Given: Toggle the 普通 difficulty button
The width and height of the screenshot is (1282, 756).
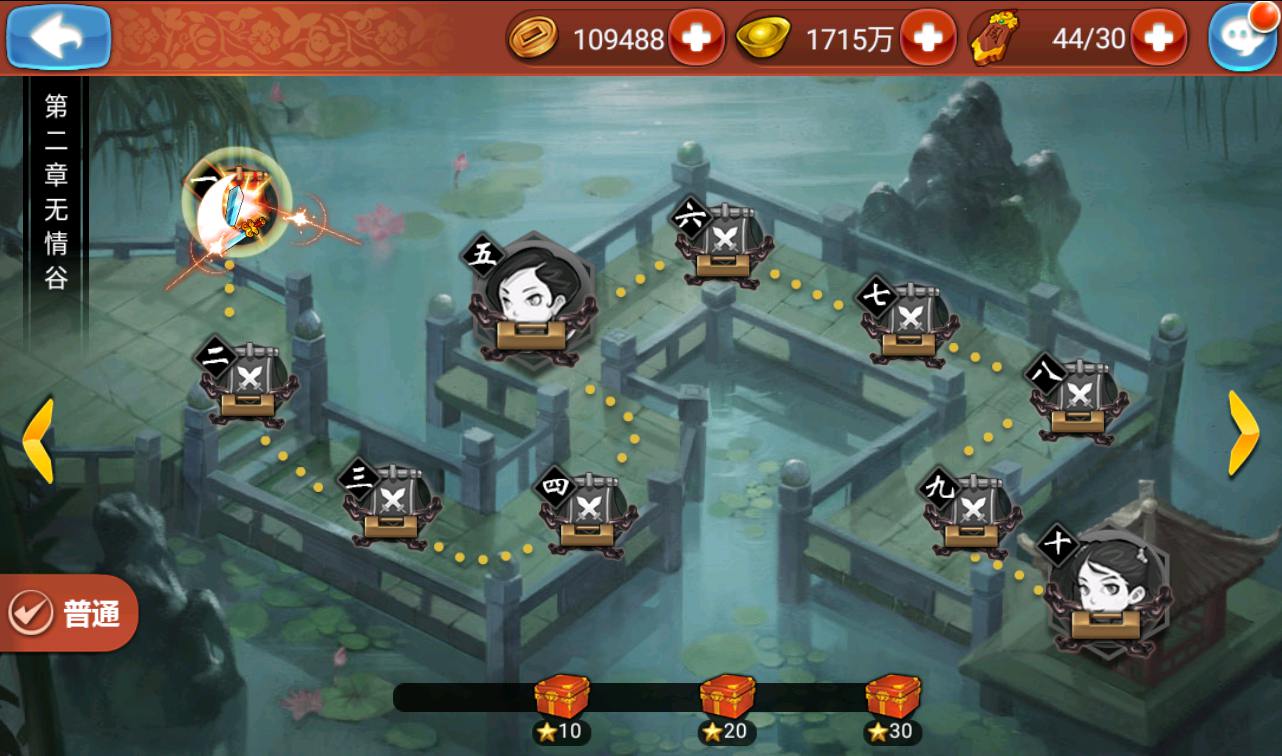Looking at the screenshot, I should (70, 613).
